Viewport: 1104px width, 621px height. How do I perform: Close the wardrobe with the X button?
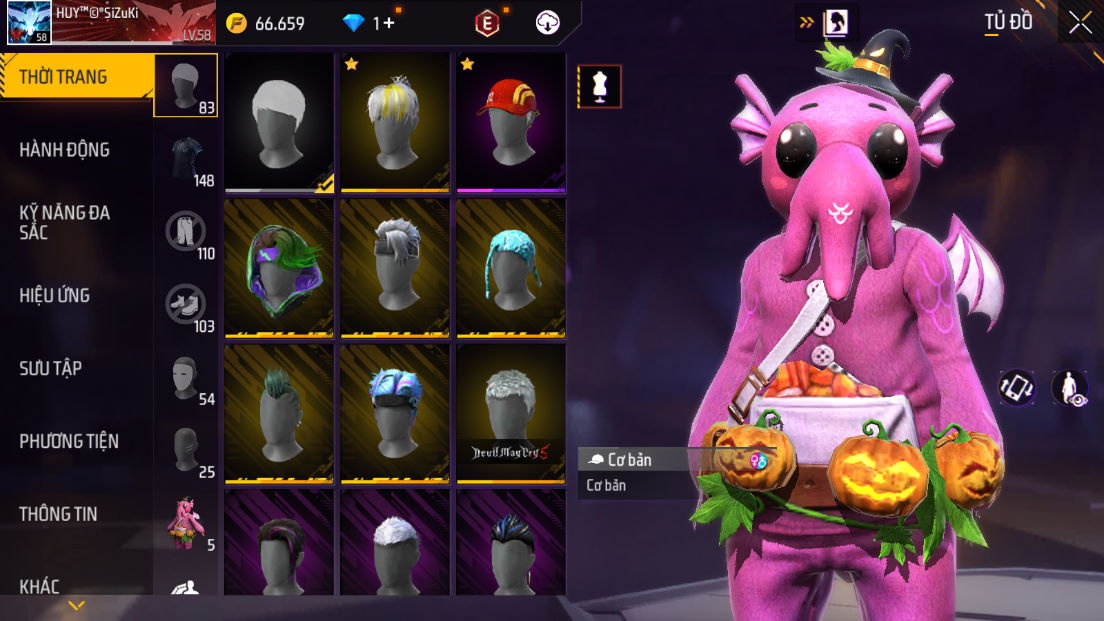(1080, 22)
